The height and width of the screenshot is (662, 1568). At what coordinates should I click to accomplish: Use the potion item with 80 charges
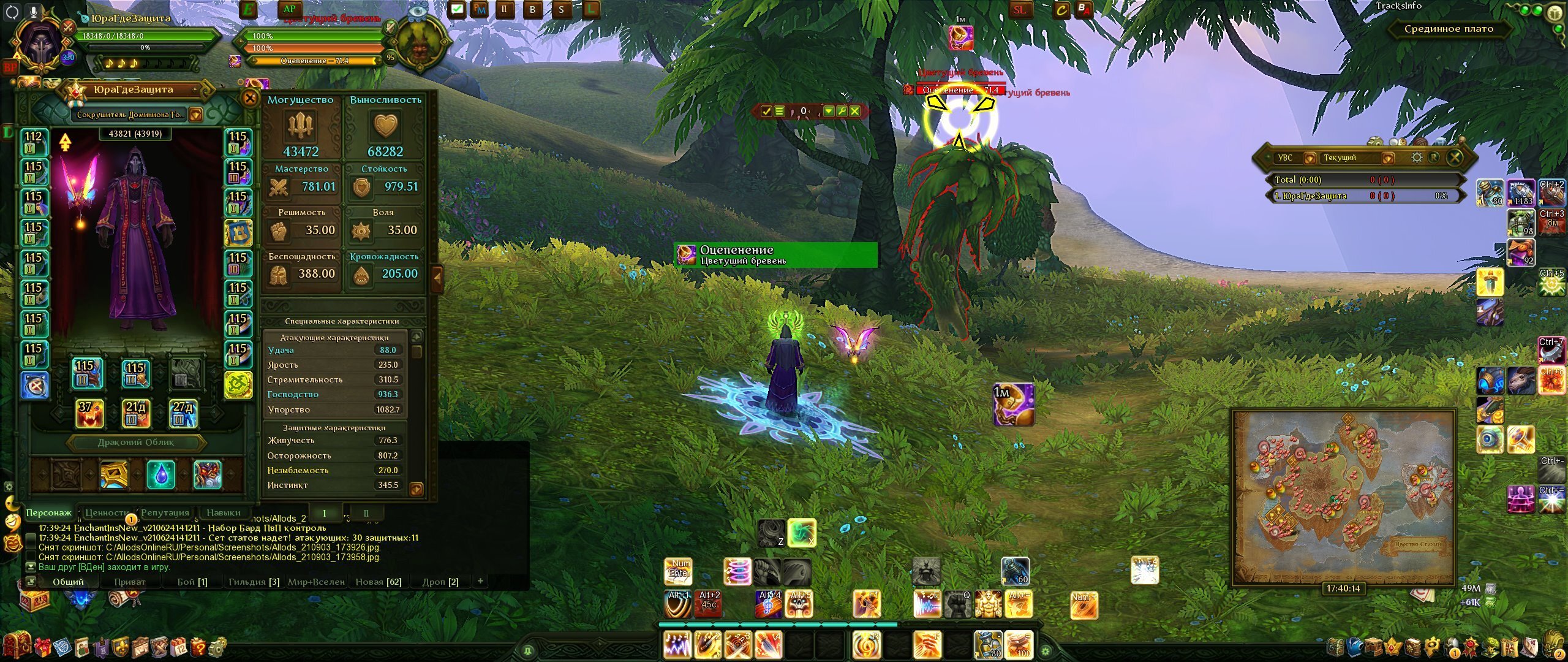988,645
